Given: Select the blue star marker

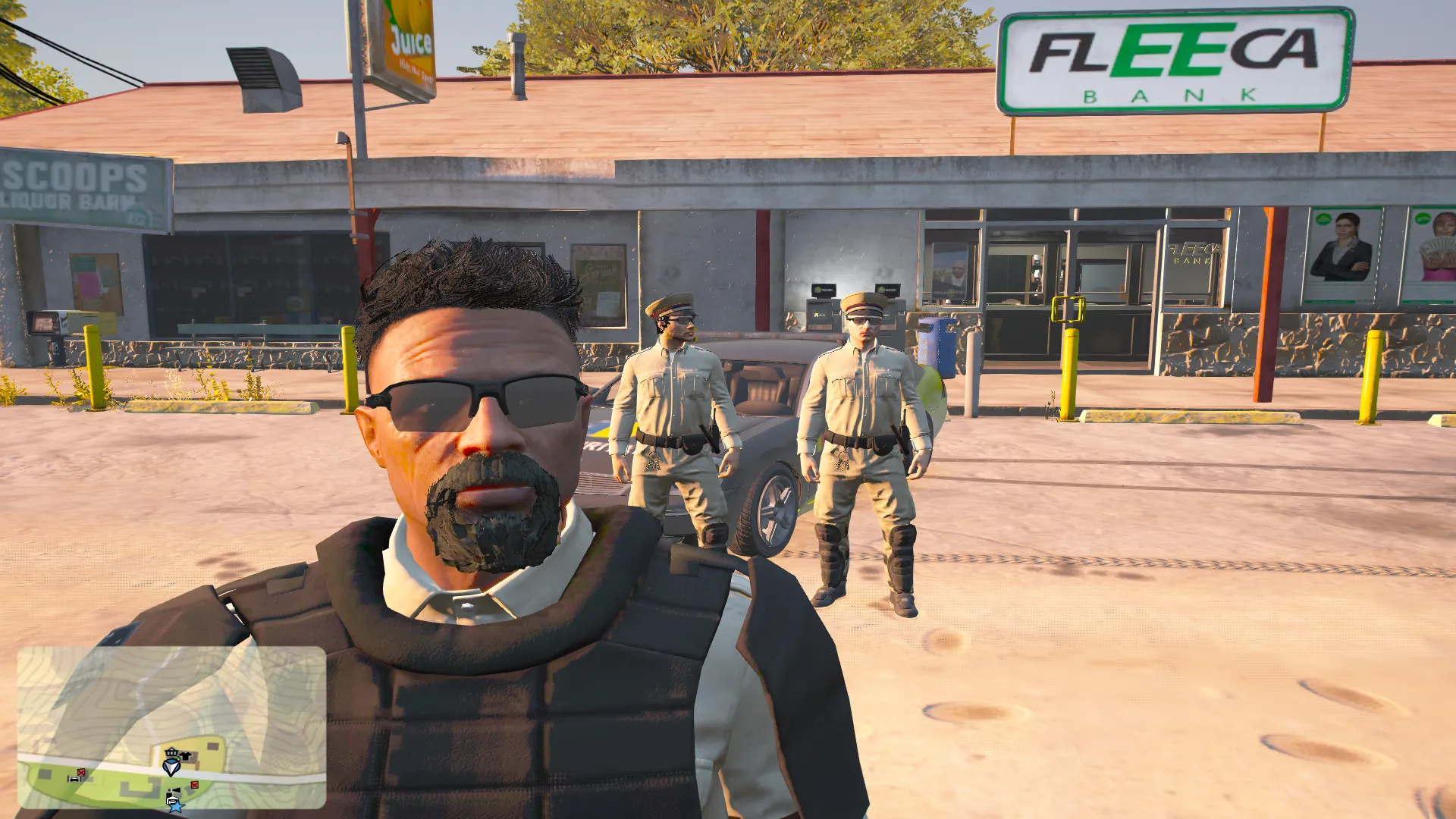Looking at the screenshot, I should [x=176, y=807].
